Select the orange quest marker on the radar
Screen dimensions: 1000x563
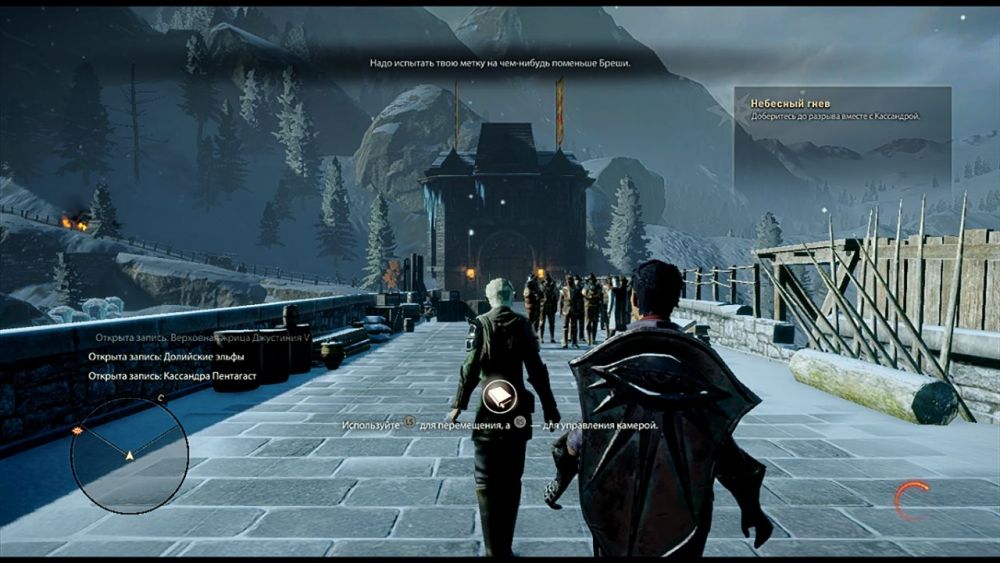coord(78,430)
